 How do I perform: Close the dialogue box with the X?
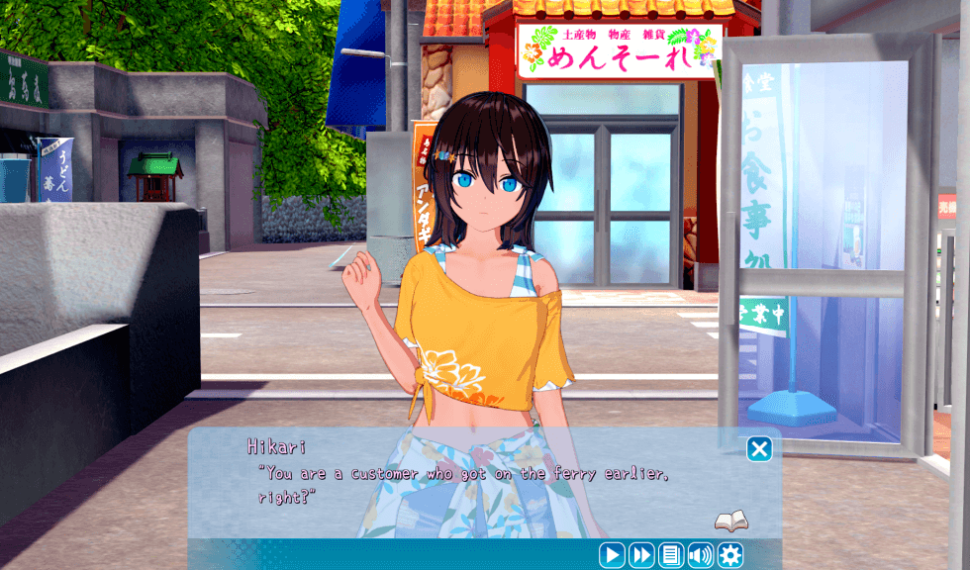click(x=759, y=449)
